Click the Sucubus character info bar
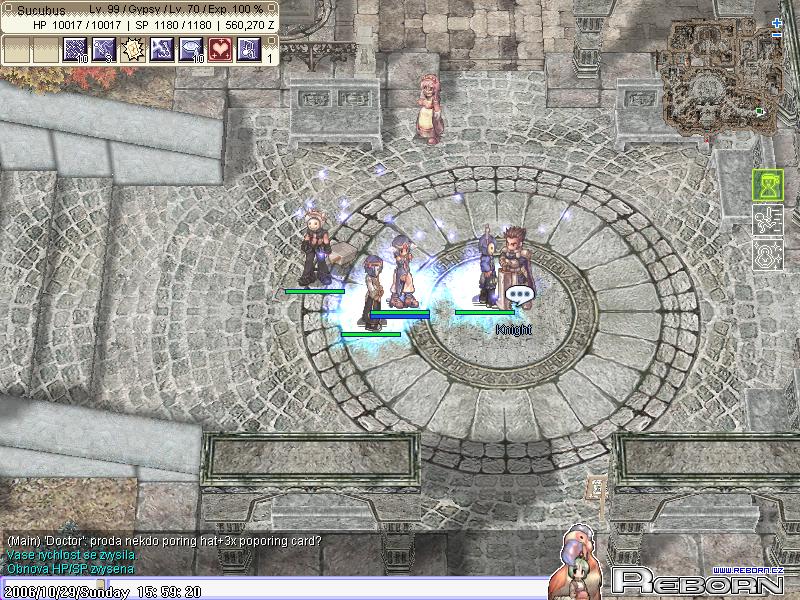The width and height of the screenshot is (800, 600). pos(140,16)
